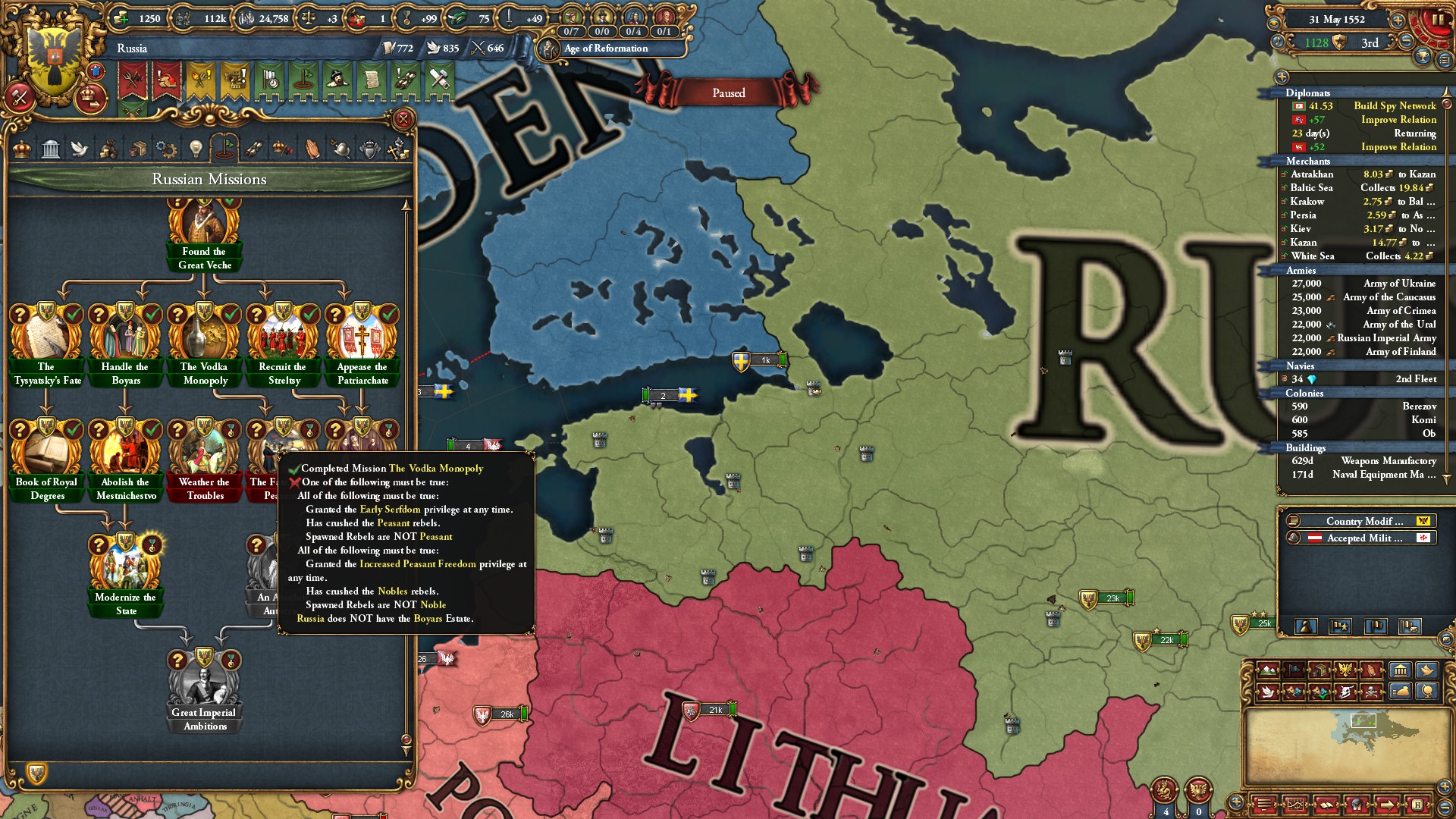Screen dimensions: 1456x819
Task: Open the Diplomacy tab (dove icon)
Action: click(78, 148)
